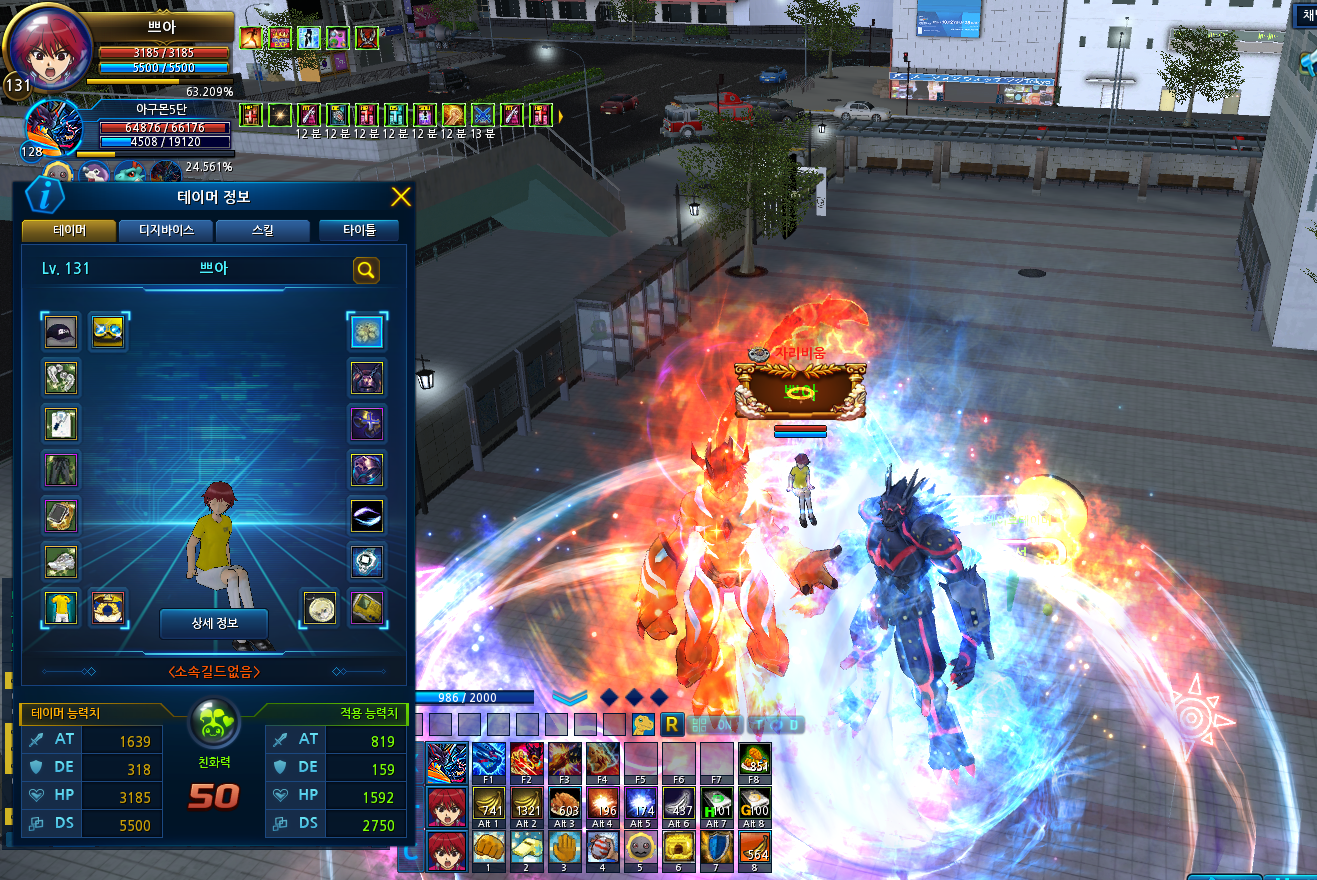The image size is (1317, 880).
Task: Select the black cap equipment slot
Action: tap(61, 332)
